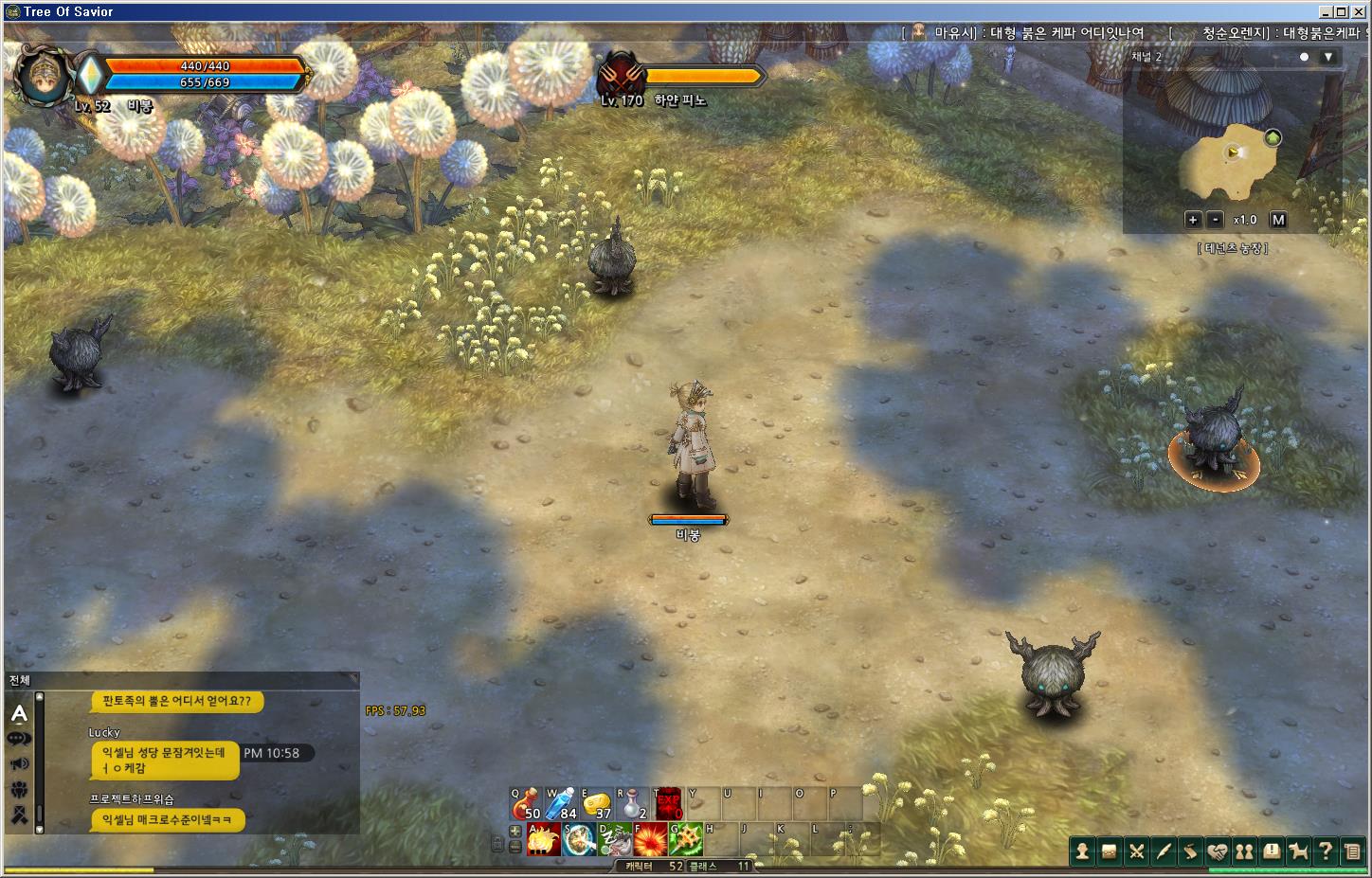Open the friends menu with two figures
1372x878 pixels.
[x=1244, y=851]
